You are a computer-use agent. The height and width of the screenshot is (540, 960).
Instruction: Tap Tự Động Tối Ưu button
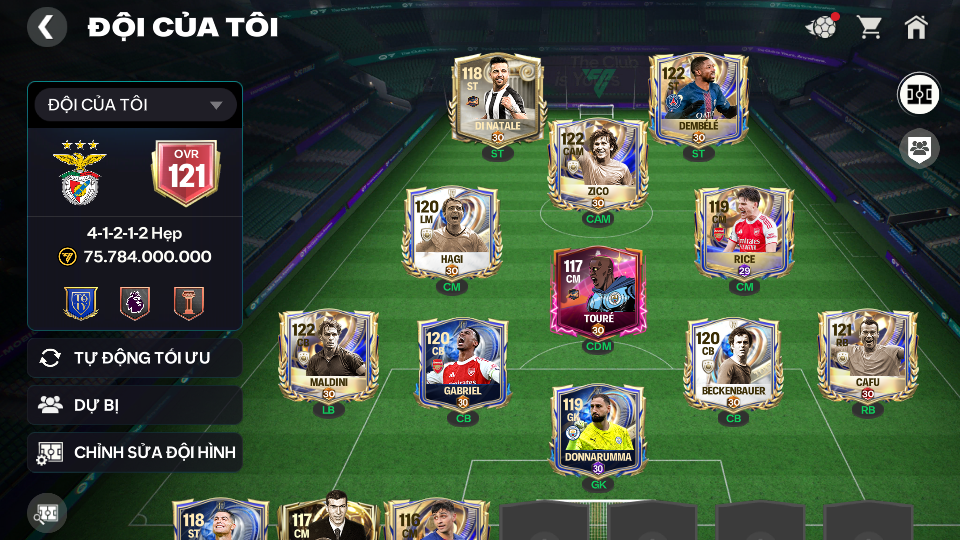[x=135, y=358]
